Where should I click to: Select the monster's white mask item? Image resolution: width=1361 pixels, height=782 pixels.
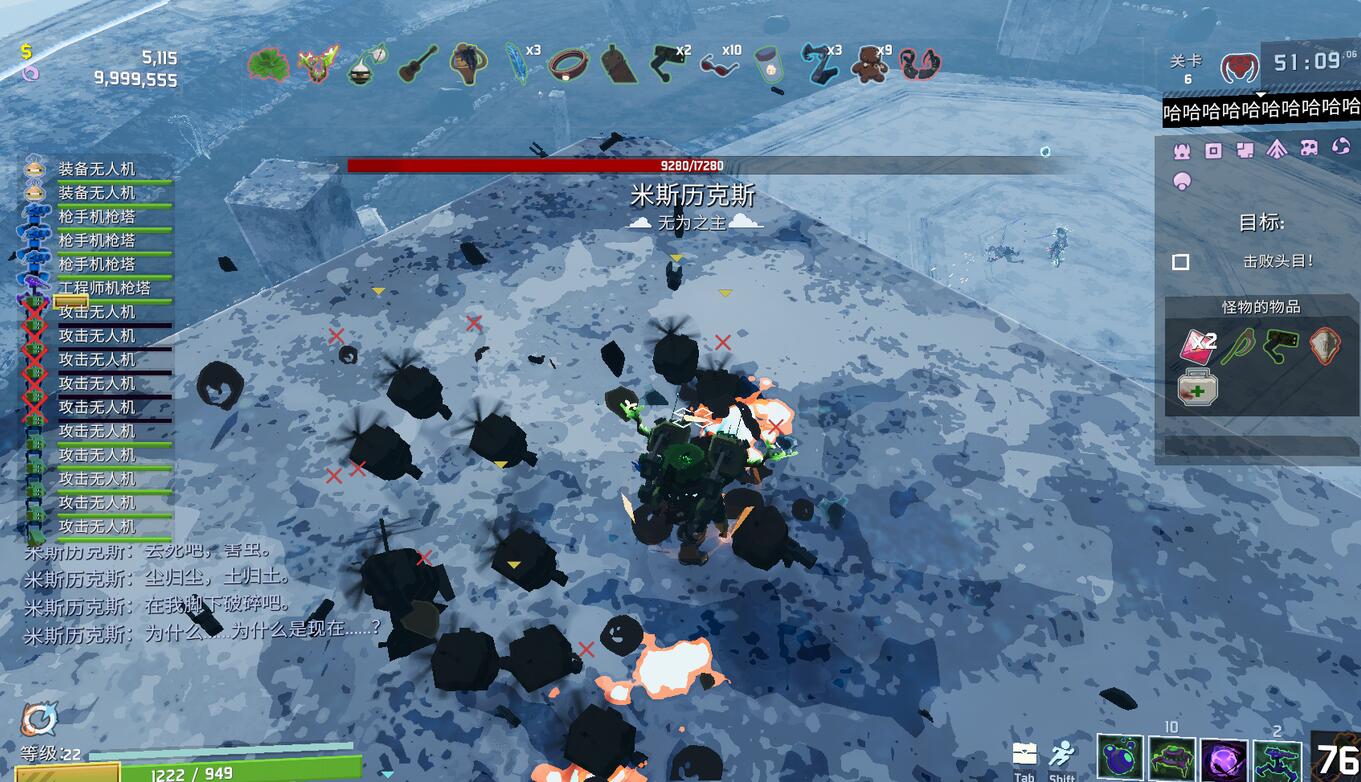point(1325,346)
